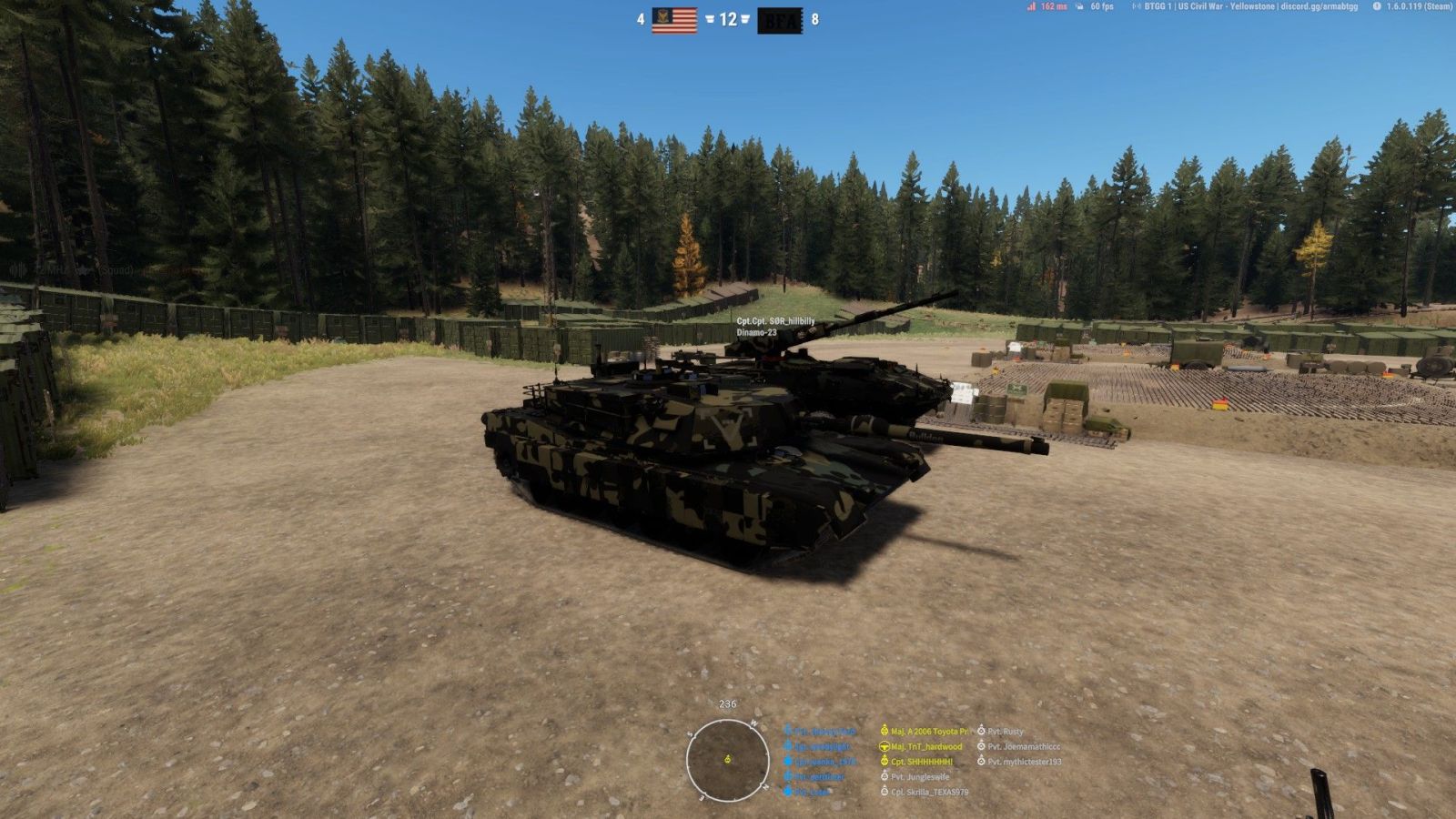Choose Pvt. Joemamathiccc from the roster
Viewport: 1456px width, 819px height.
tap(1024, 747)
